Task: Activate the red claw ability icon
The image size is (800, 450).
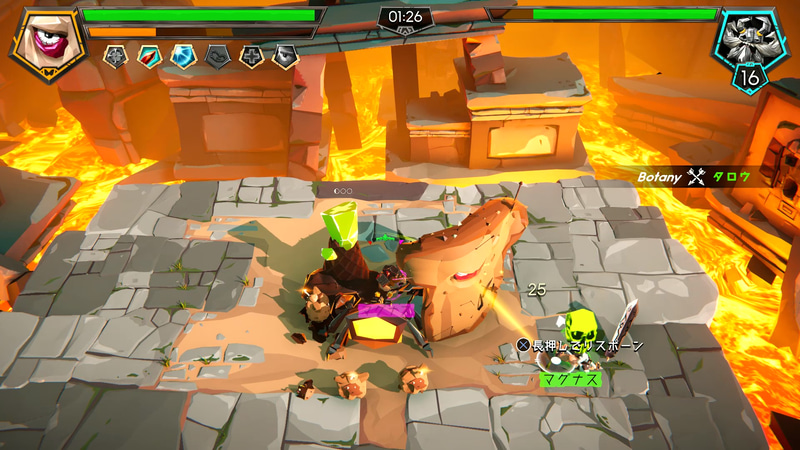Action: click(149, 57)
